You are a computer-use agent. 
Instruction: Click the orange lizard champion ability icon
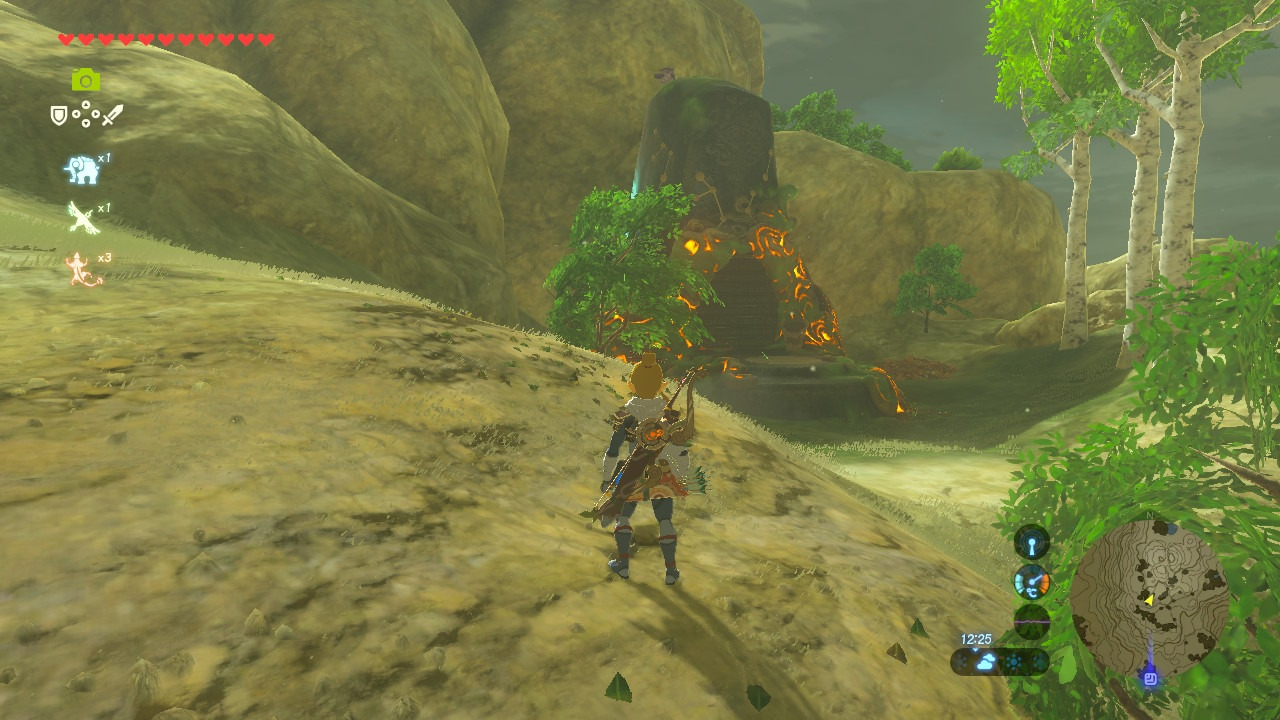84,269
